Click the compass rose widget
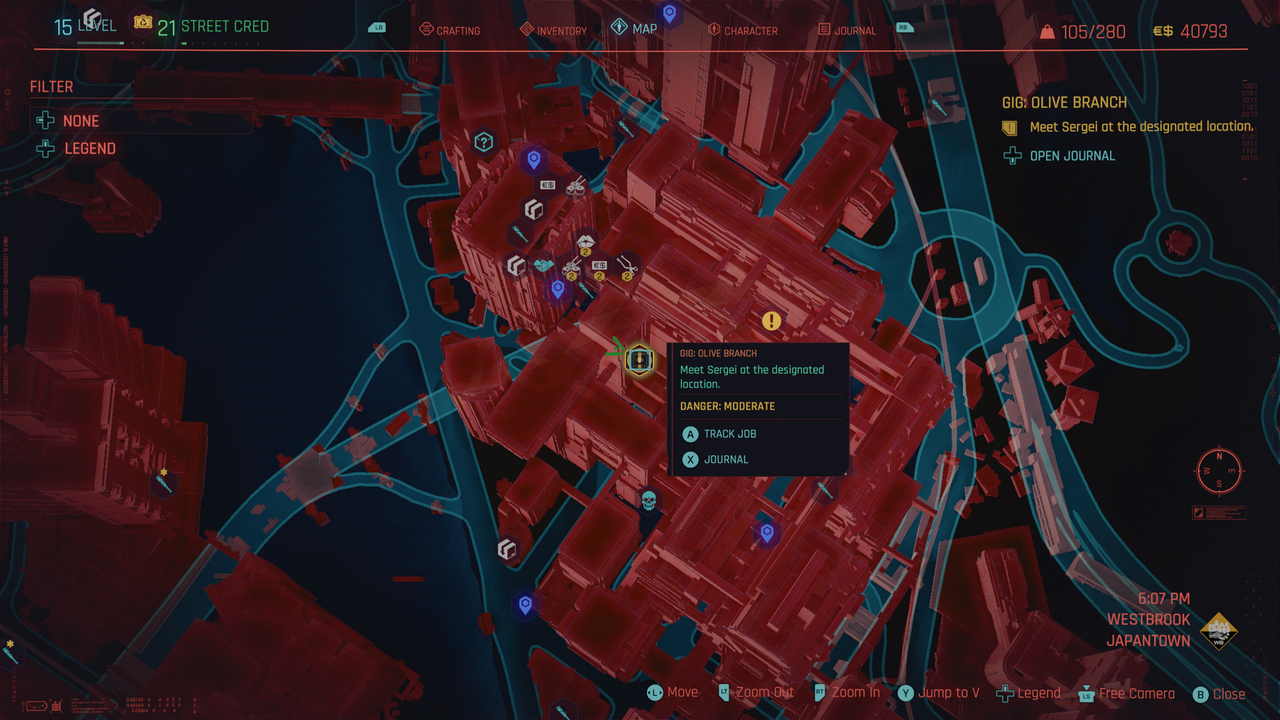This screenshot has width=1280, height=720. pos(1218,471)
